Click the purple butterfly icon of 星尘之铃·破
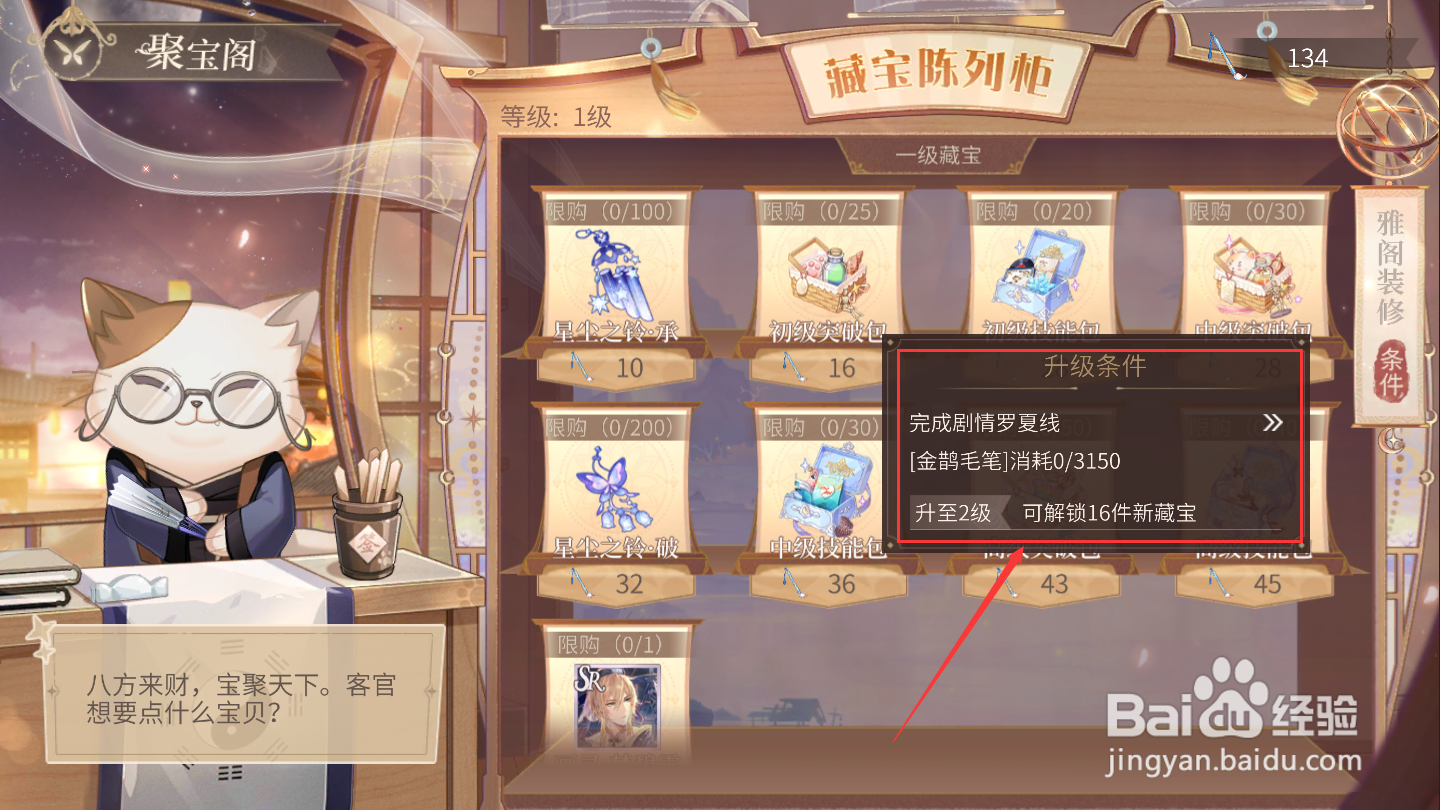Image resolution: width=1440 pixels, height=810 pixels. [x=614, y=483]
